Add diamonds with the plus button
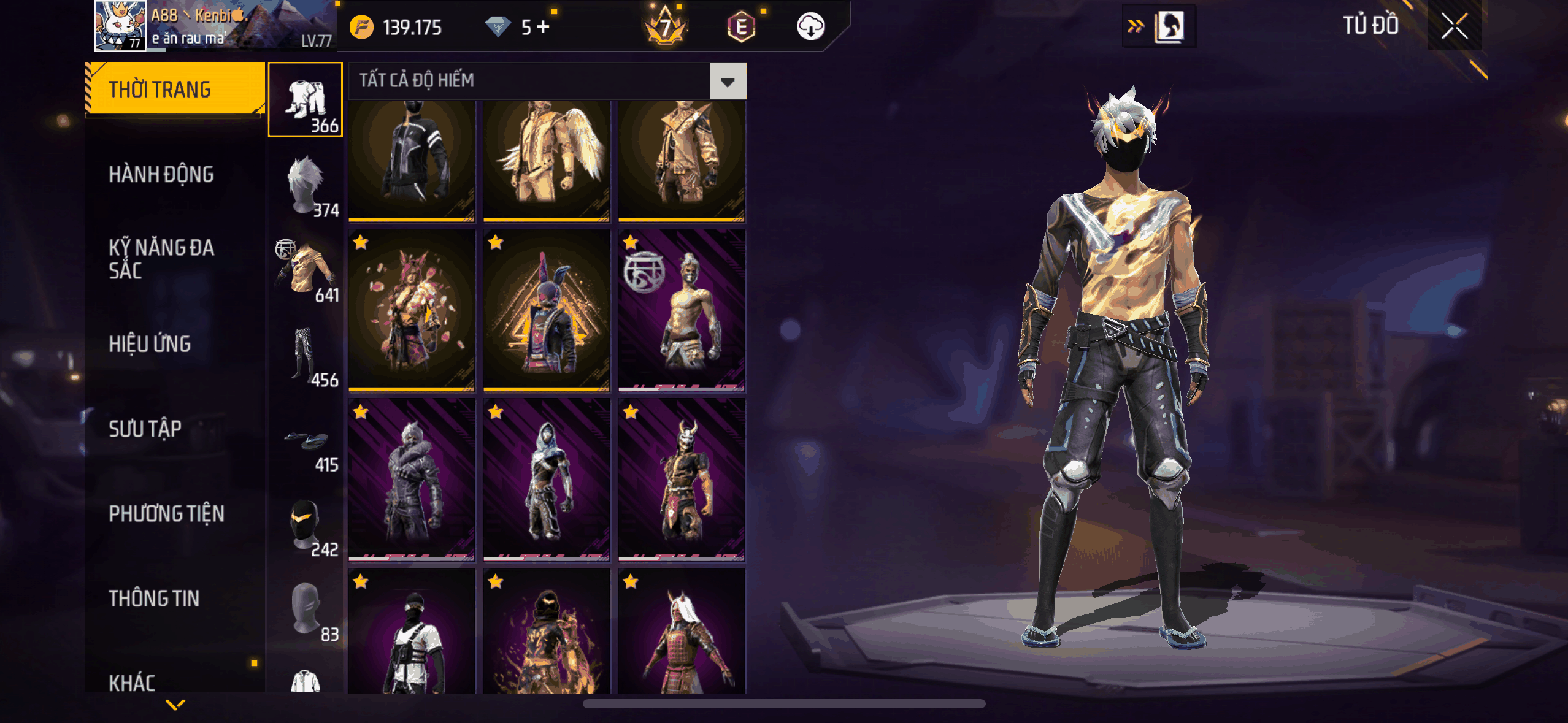Image resolution: width=1568 pixels, height=723 pixels. [543, 26]
